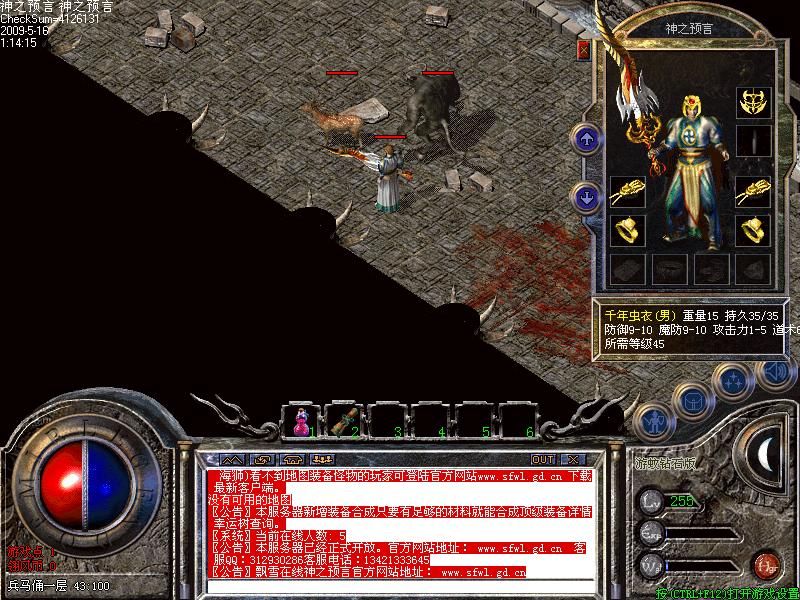Image resolution: width=800 pixels, height=600 pixels.
Task: Open the bag with the chest button
Action: (691, 399)
